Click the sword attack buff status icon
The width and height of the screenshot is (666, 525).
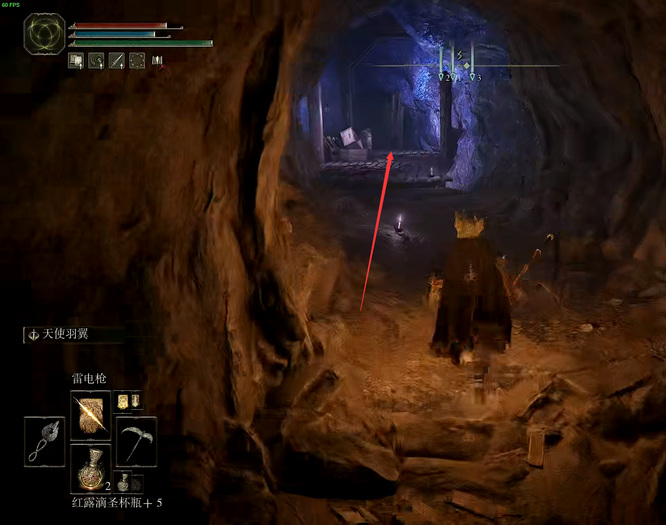pyautogui.click(x=117, y=60)
